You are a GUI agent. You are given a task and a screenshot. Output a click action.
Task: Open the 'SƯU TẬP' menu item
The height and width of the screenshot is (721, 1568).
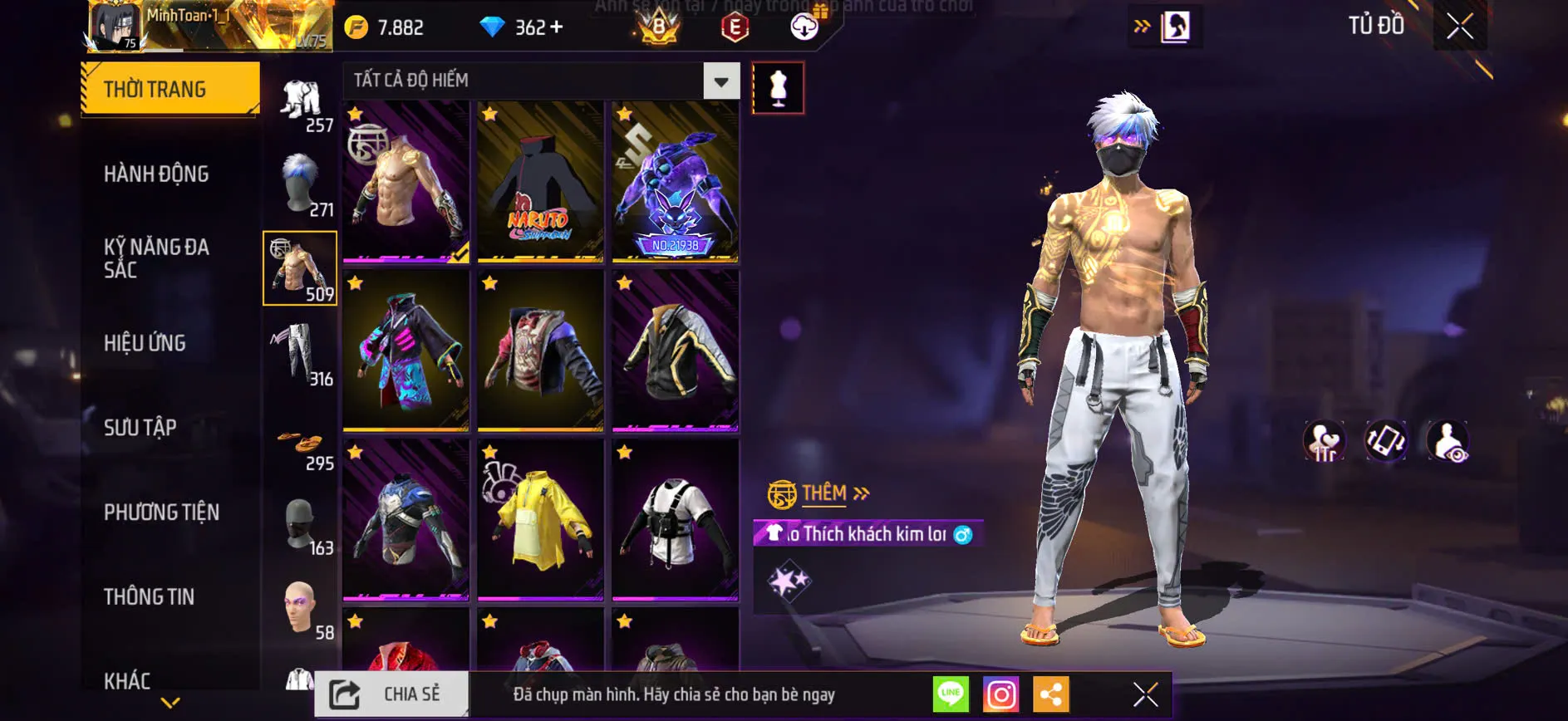[140, 427]
